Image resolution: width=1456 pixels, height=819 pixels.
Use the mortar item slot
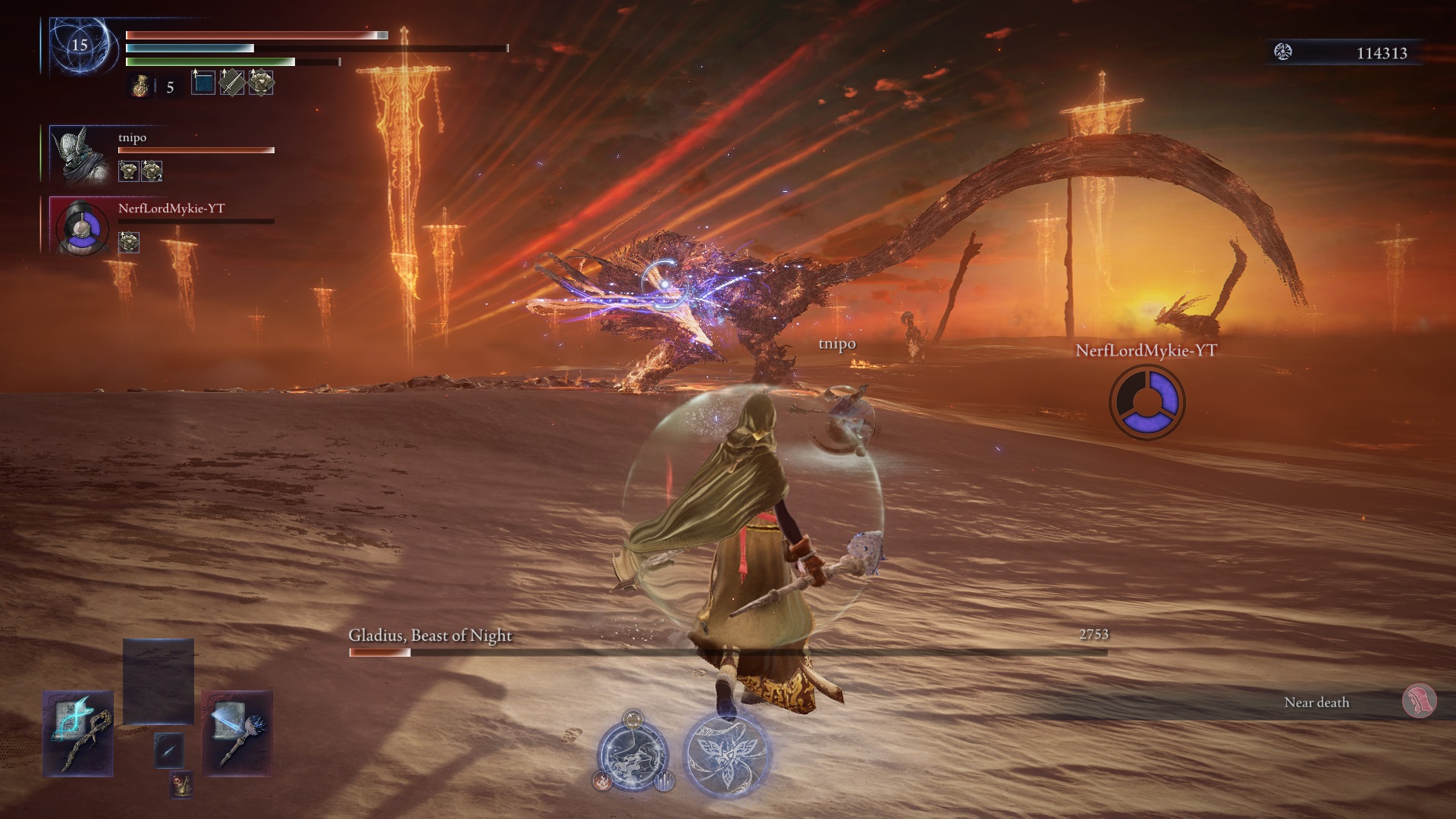(180, 784)
